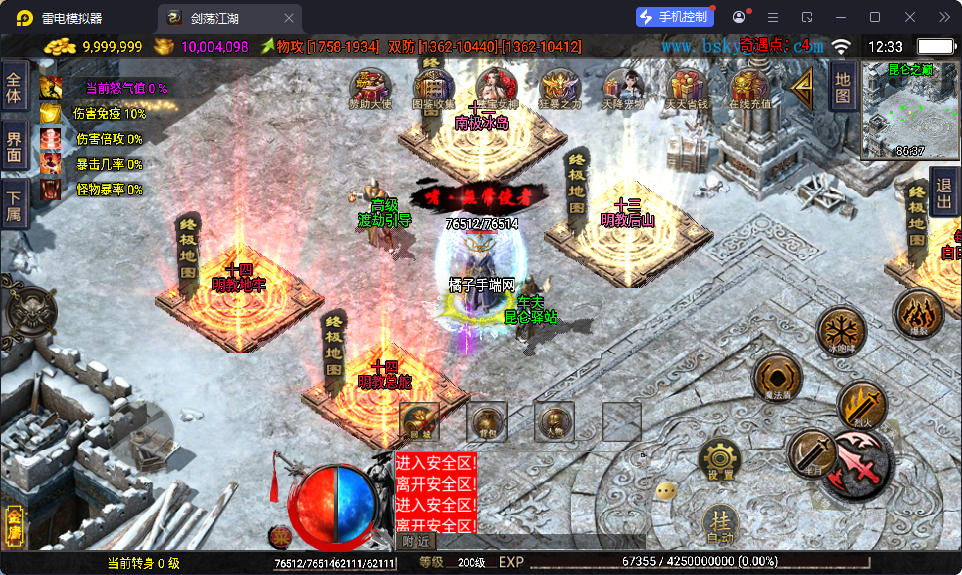
Task: Open the 人物 character sheet
Action: (x=554, y=421)
